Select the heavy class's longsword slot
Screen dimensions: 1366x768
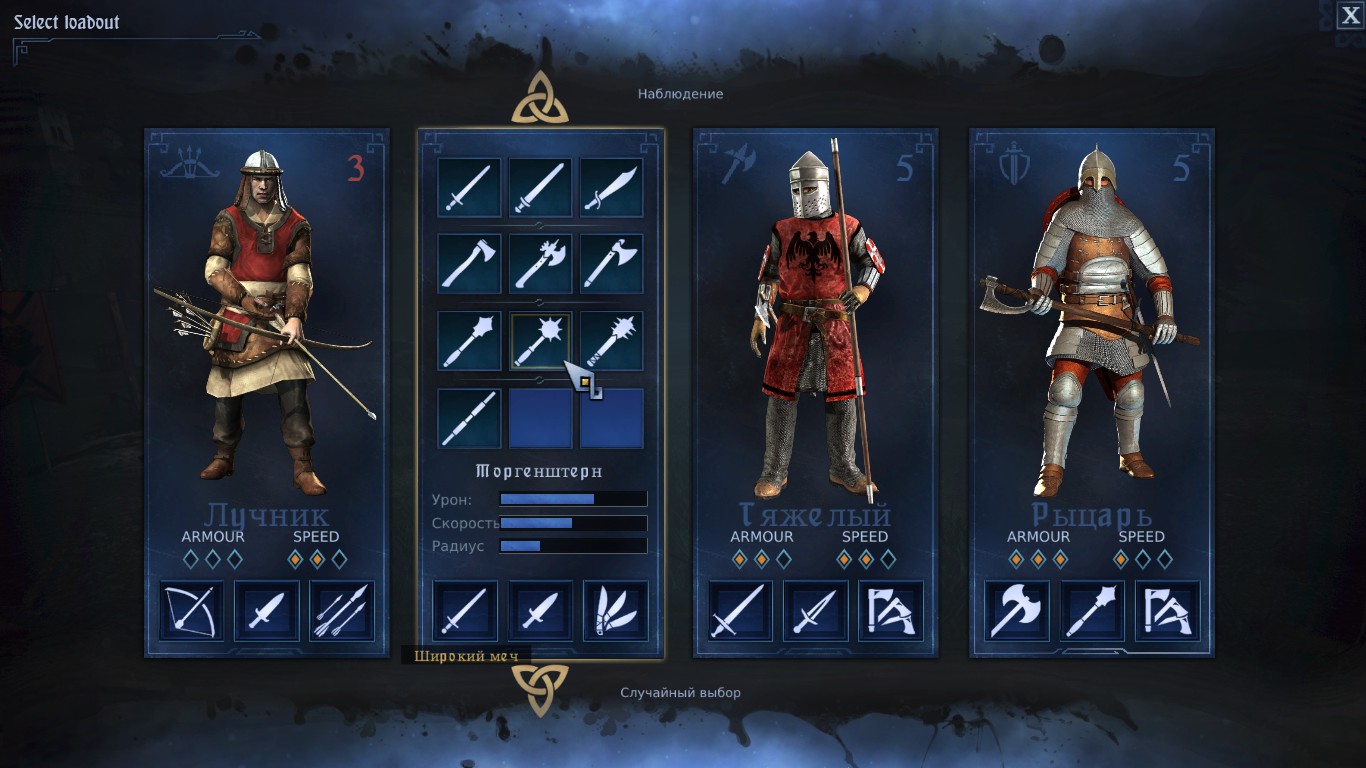point(740,610)
